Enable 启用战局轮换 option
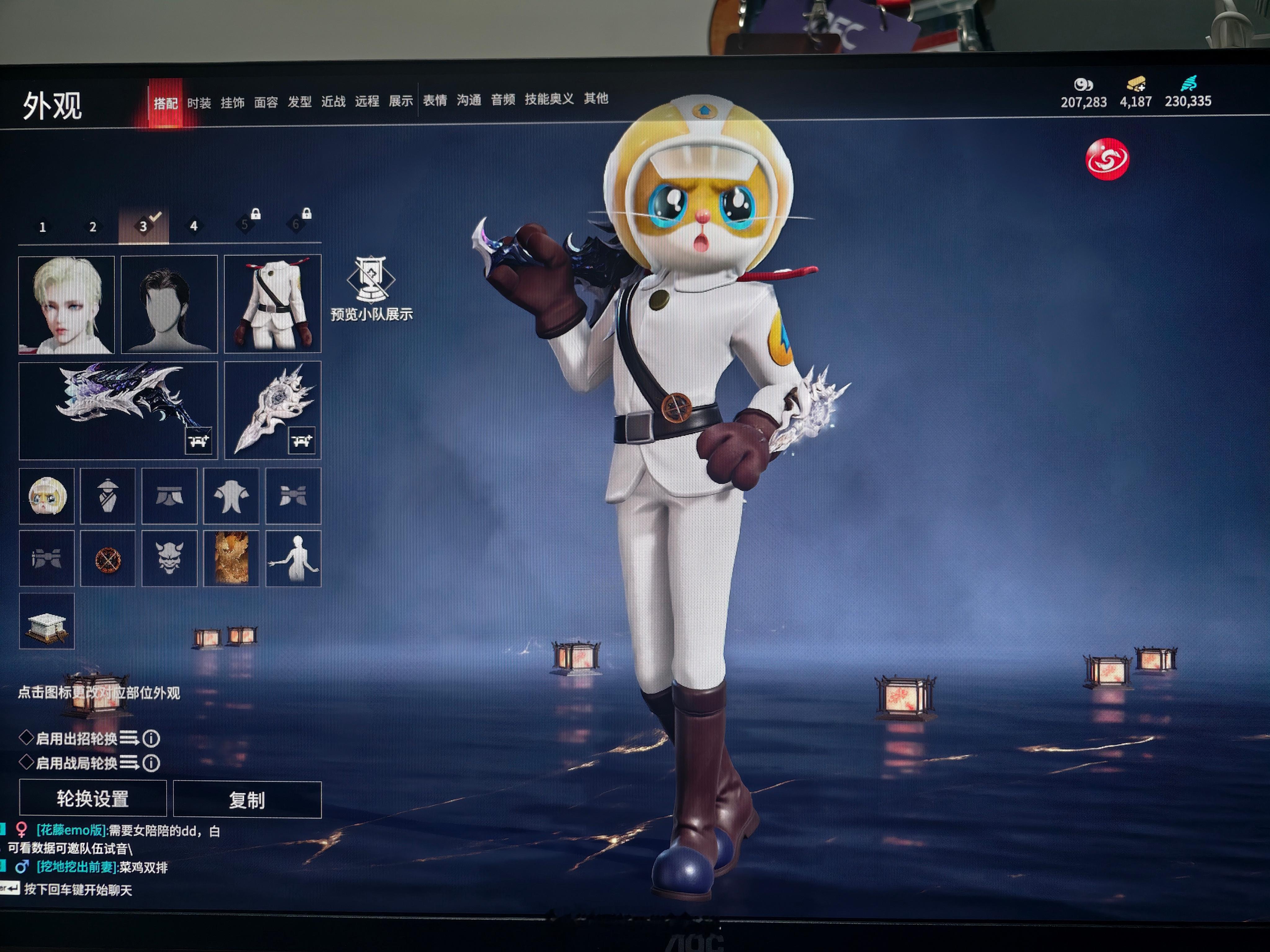This screenshot has width=1270, height=952. [26, 762]
